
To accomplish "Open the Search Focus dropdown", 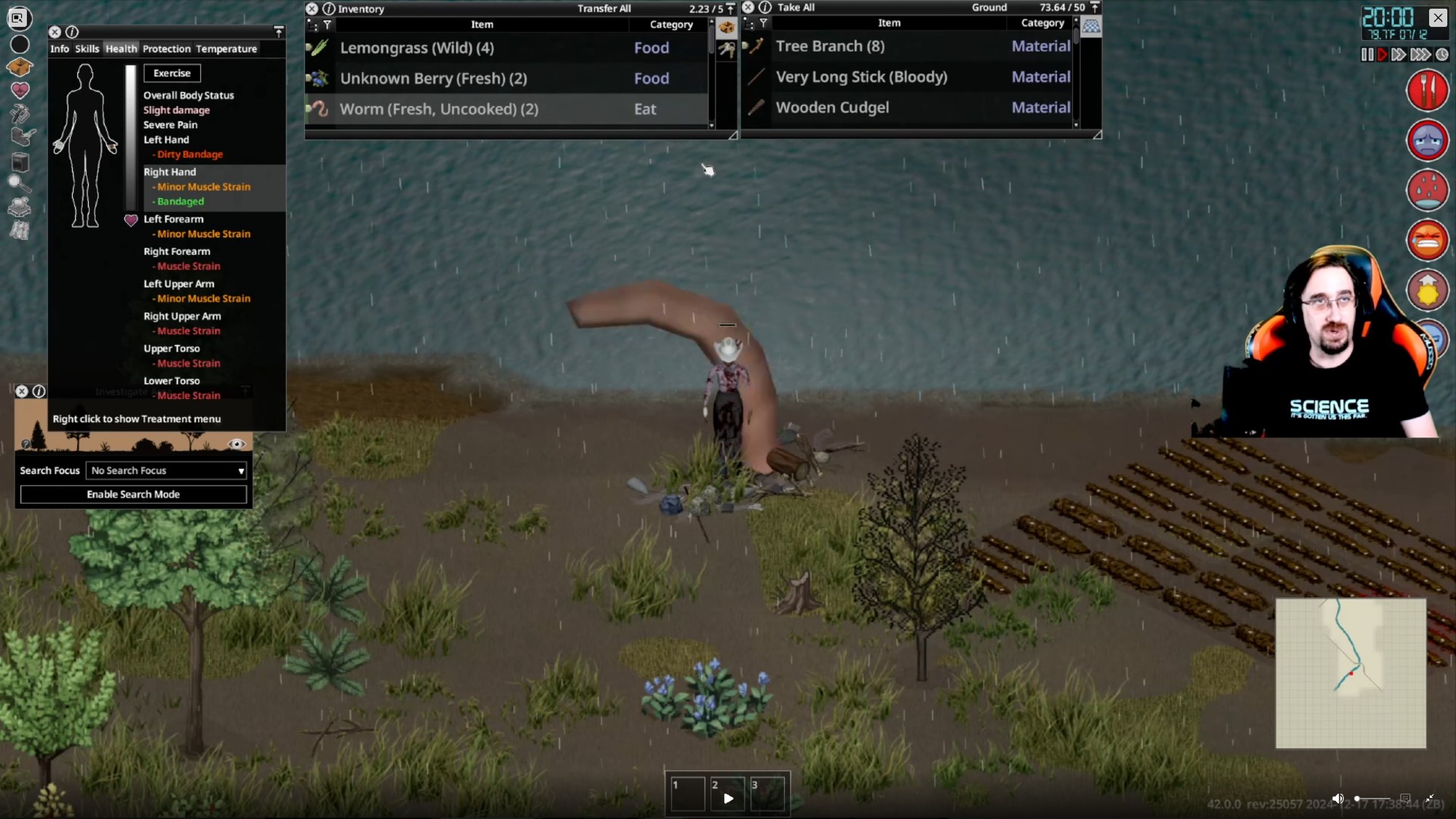I will (167, 471).
